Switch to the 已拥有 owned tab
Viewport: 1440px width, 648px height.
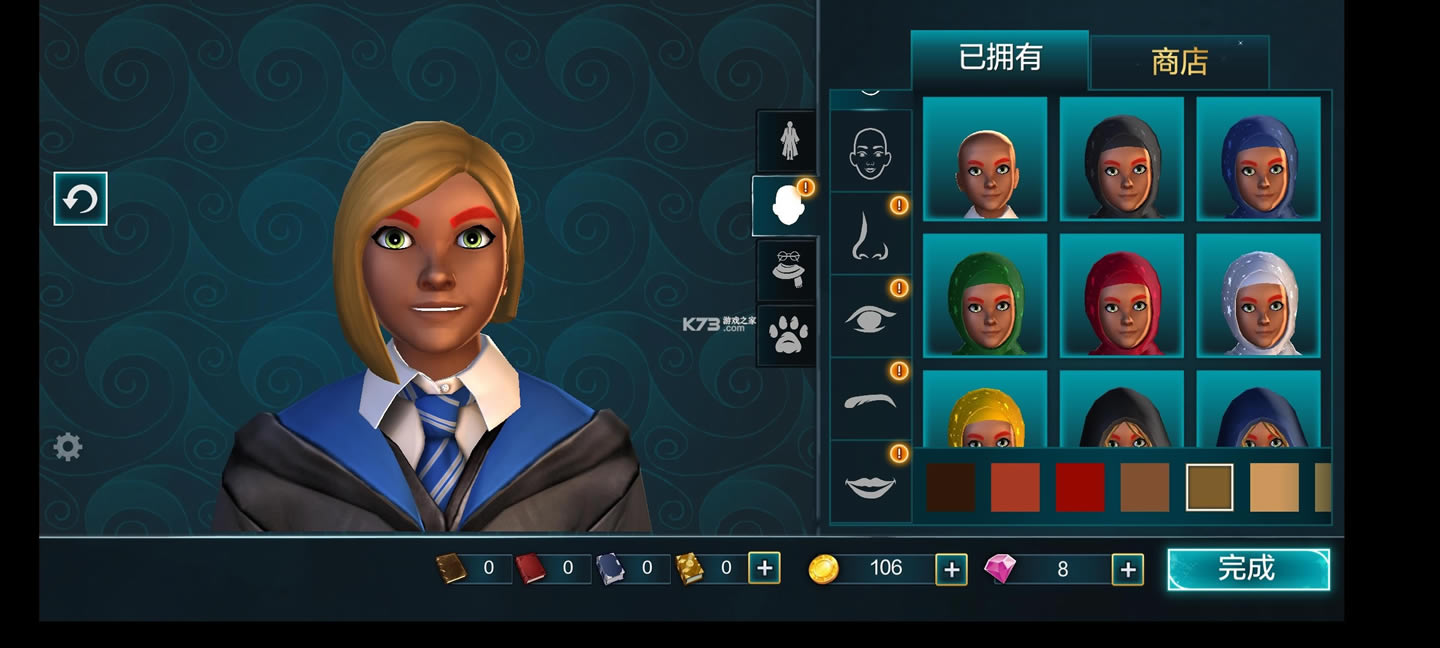click(x=999, y=58)
